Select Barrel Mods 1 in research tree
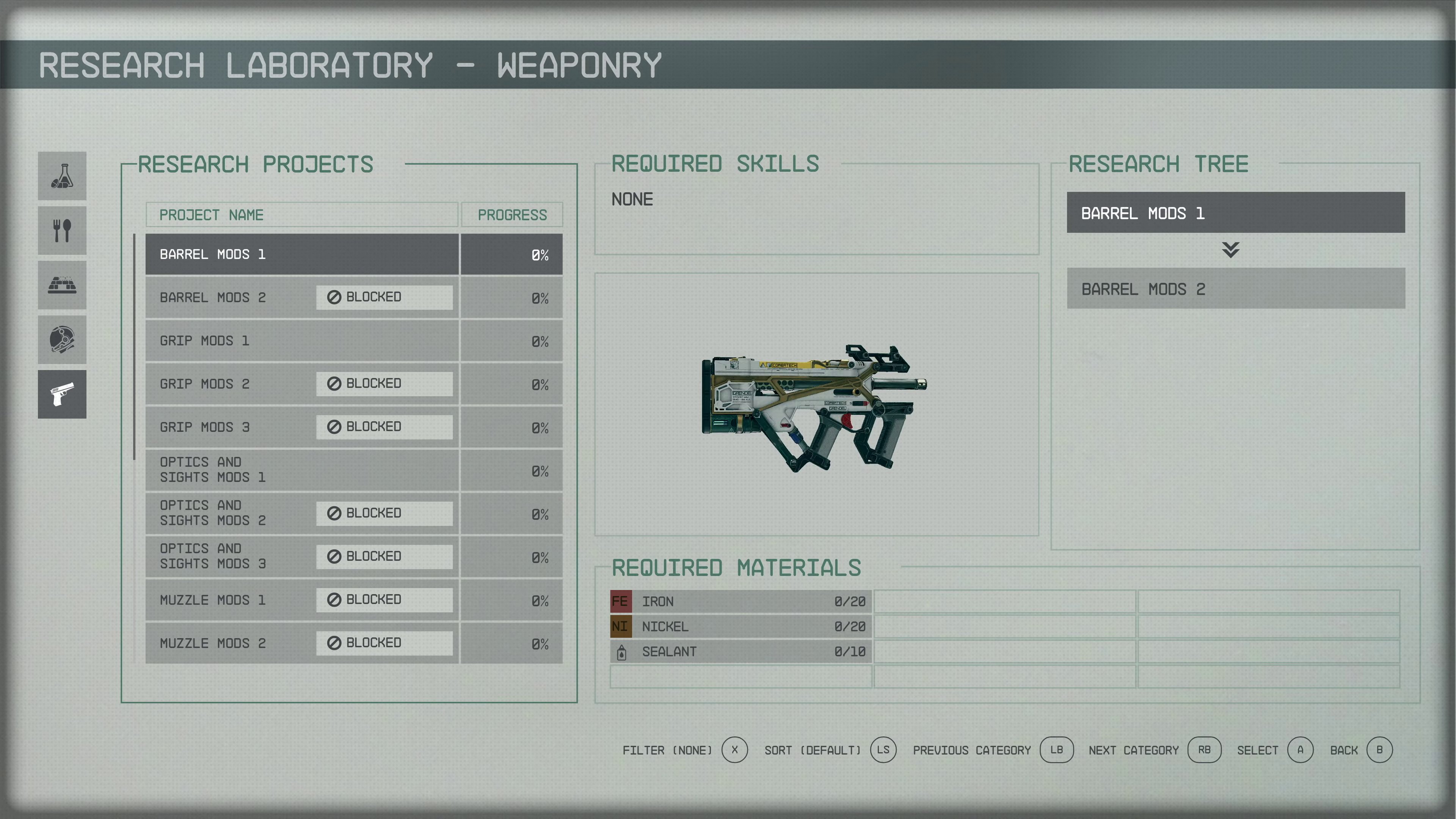The width and height of the screenshot is (1456, 819). [x=1236, y=213]
